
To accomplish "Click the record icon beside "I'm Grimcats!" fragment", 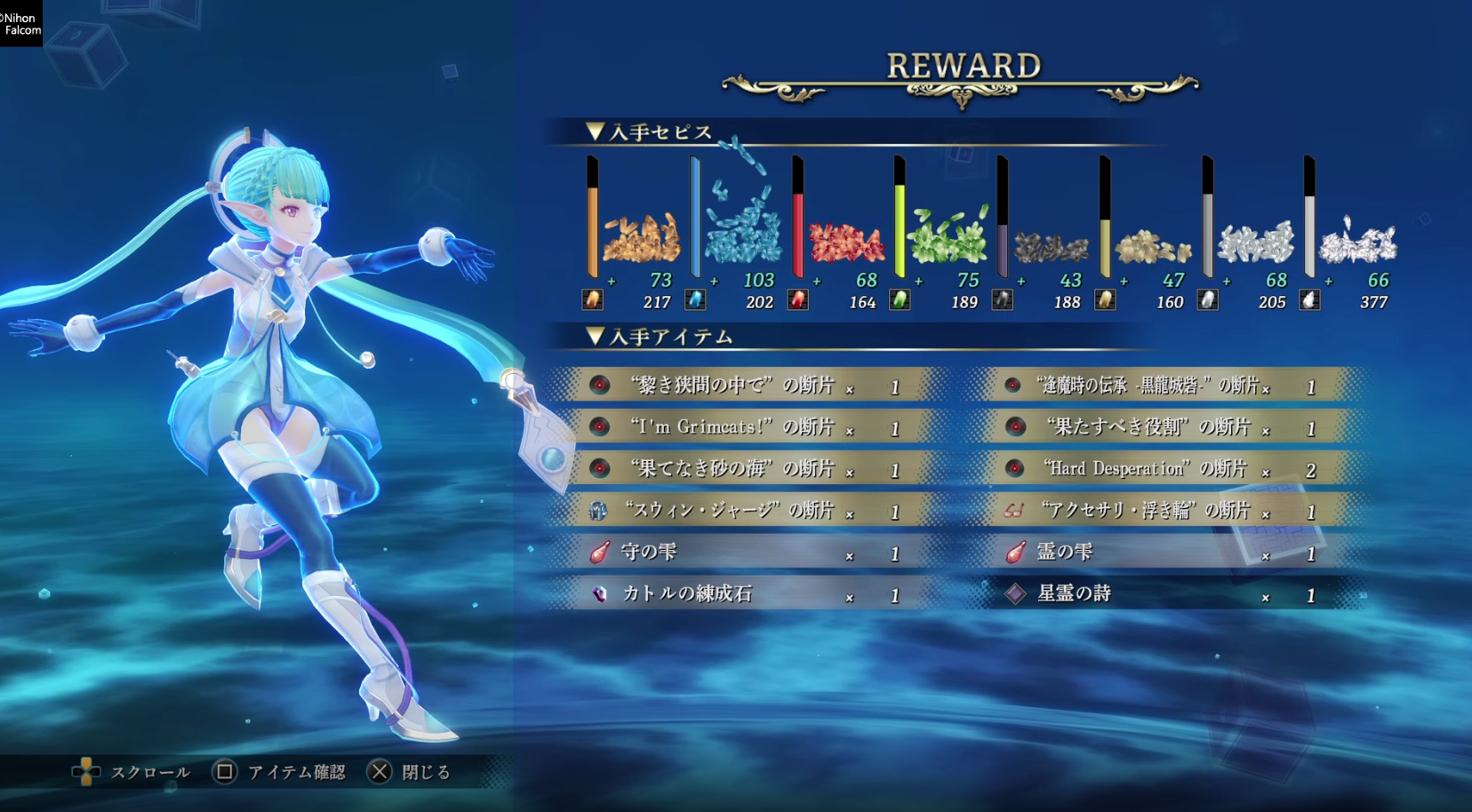I will coord(601,427).
